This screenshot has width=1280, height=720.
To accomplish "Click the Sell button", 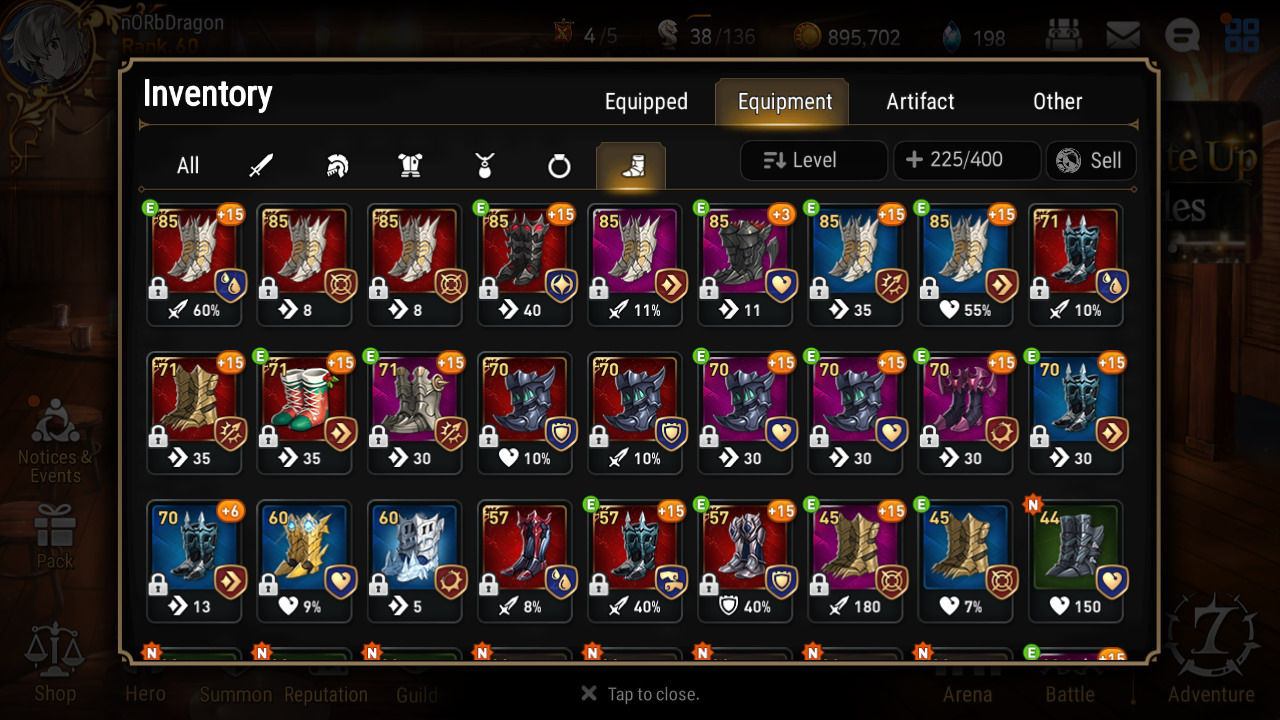I will tap(1090, 160).
